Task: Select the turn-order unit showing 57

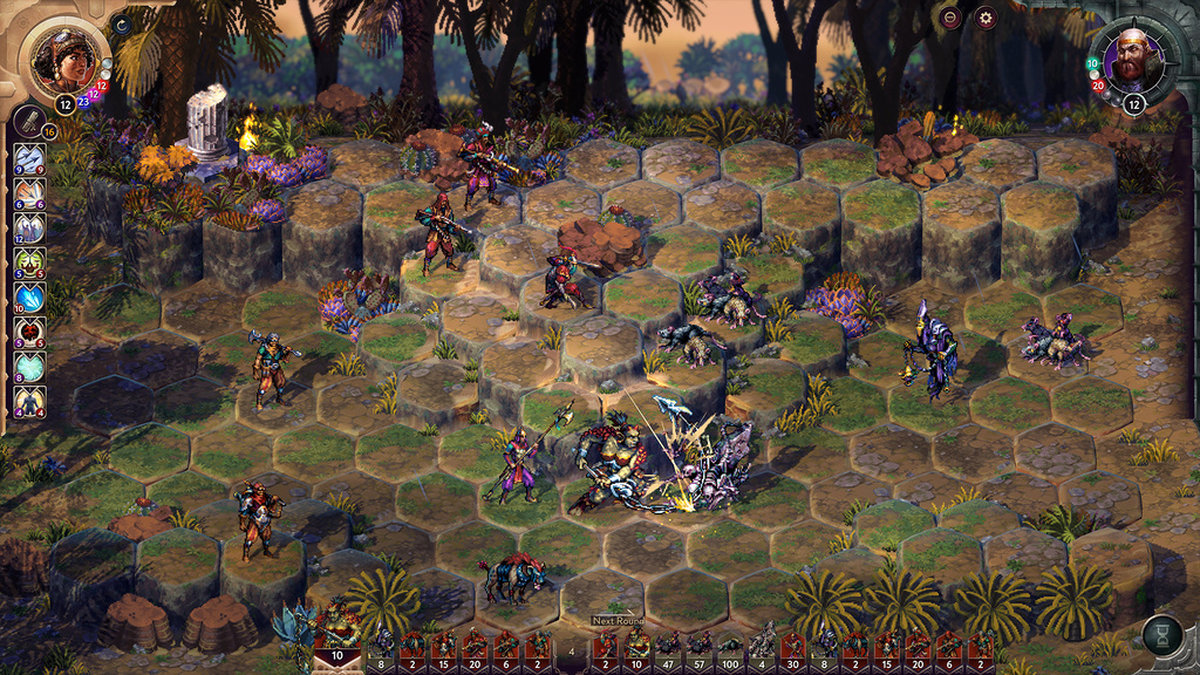Action: pyautogui.click(x=699, y=646)
